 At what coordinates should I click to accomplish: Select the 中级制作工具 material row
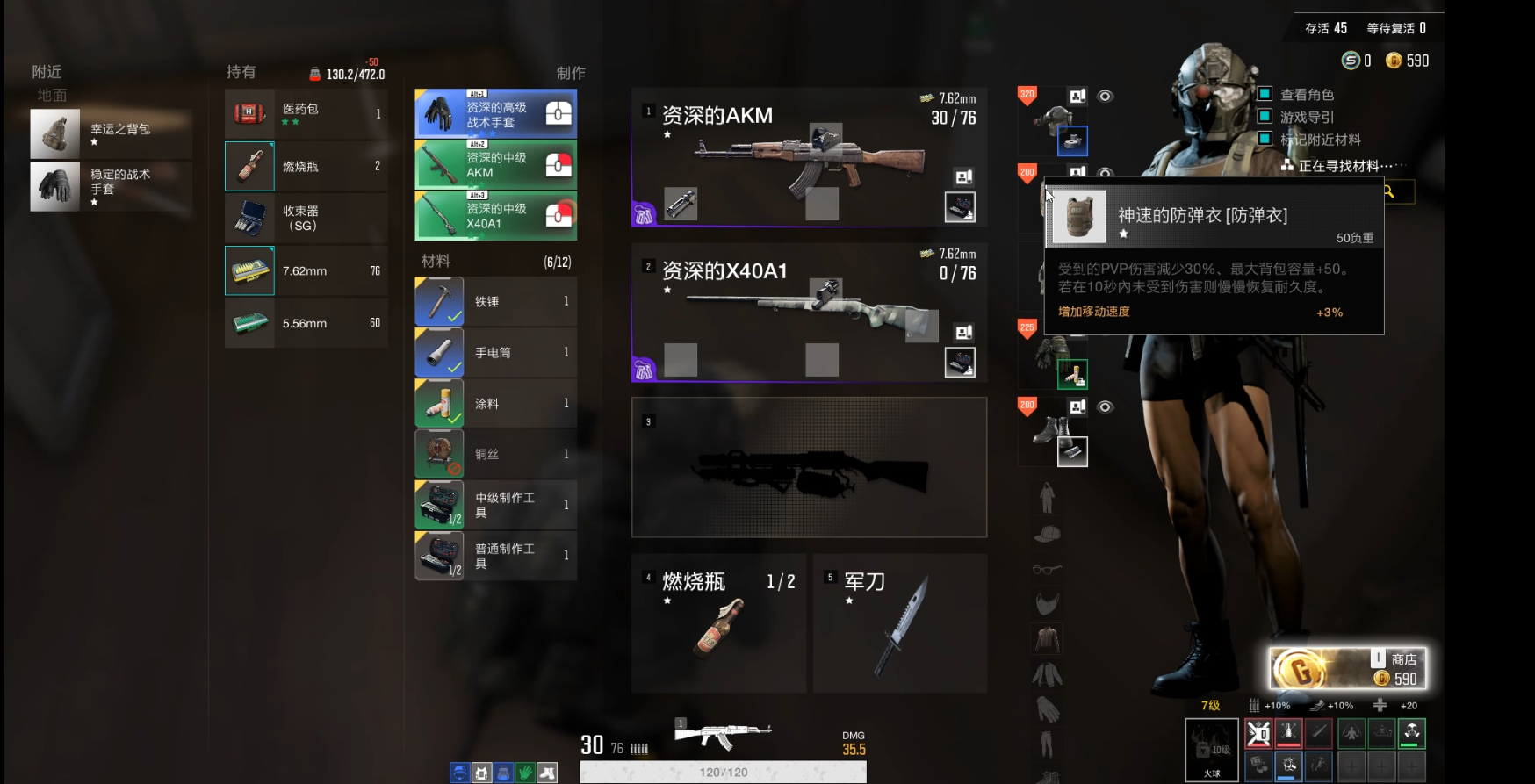click(x=495, y=505)
